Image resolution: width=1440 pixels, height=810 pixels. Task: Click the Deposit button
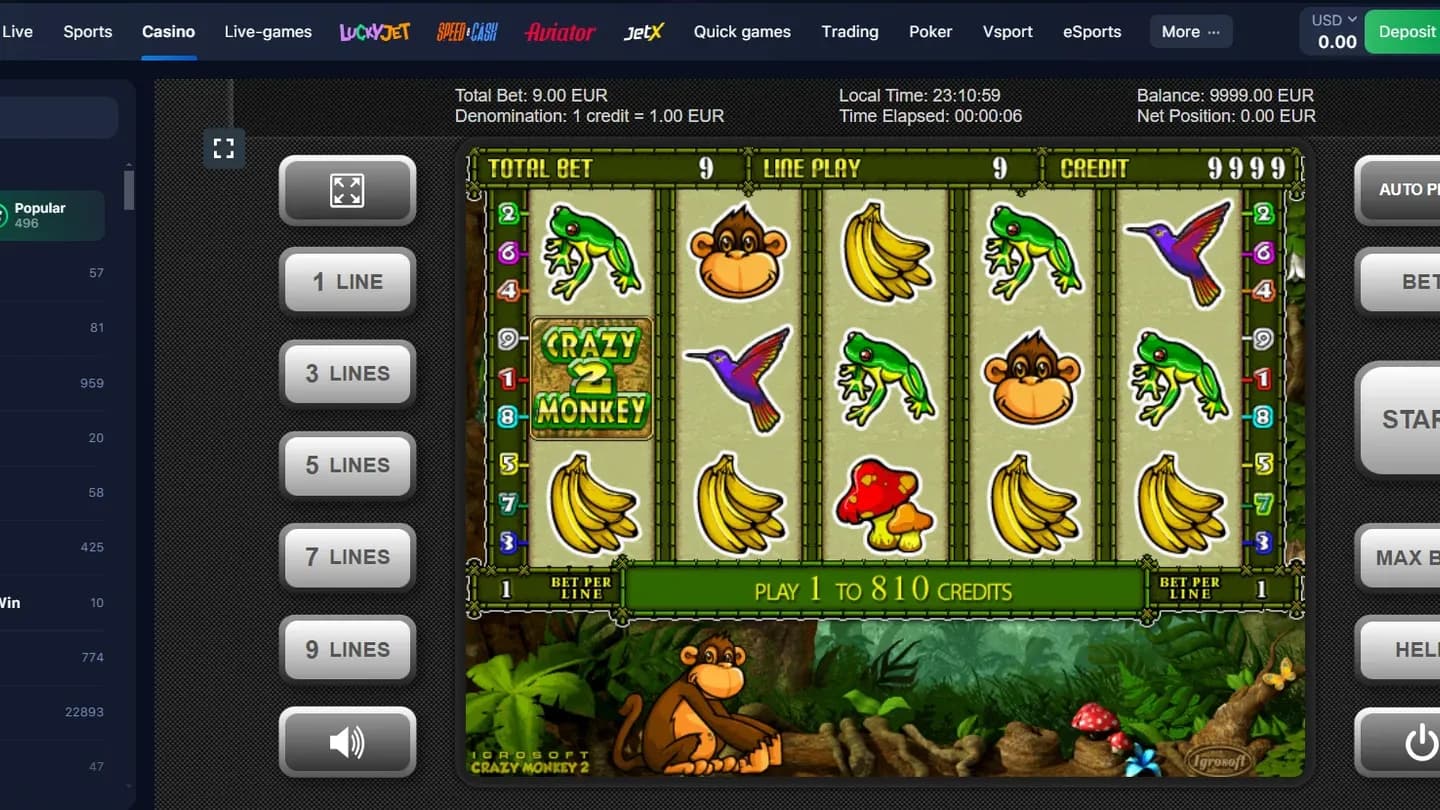[1412, 31]
